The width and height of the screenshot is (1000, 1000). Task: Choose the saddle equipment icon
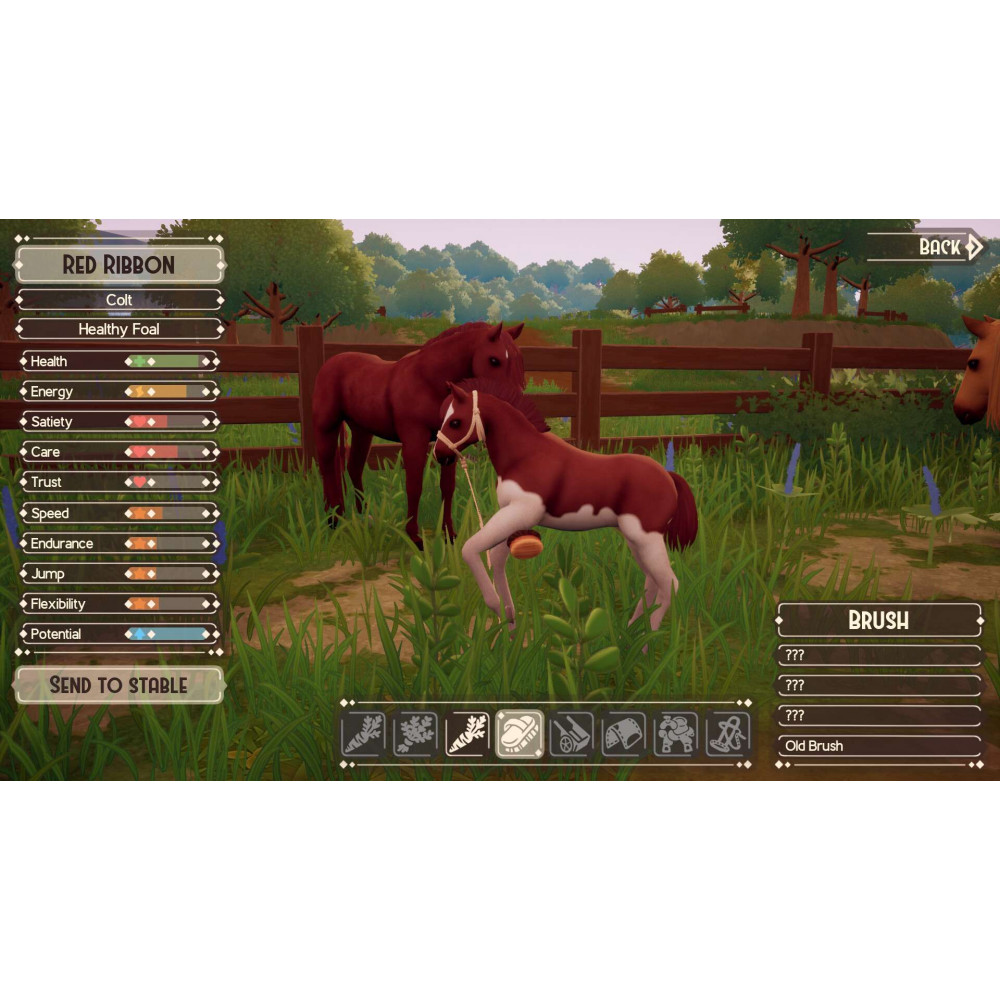tap(676, 735)
